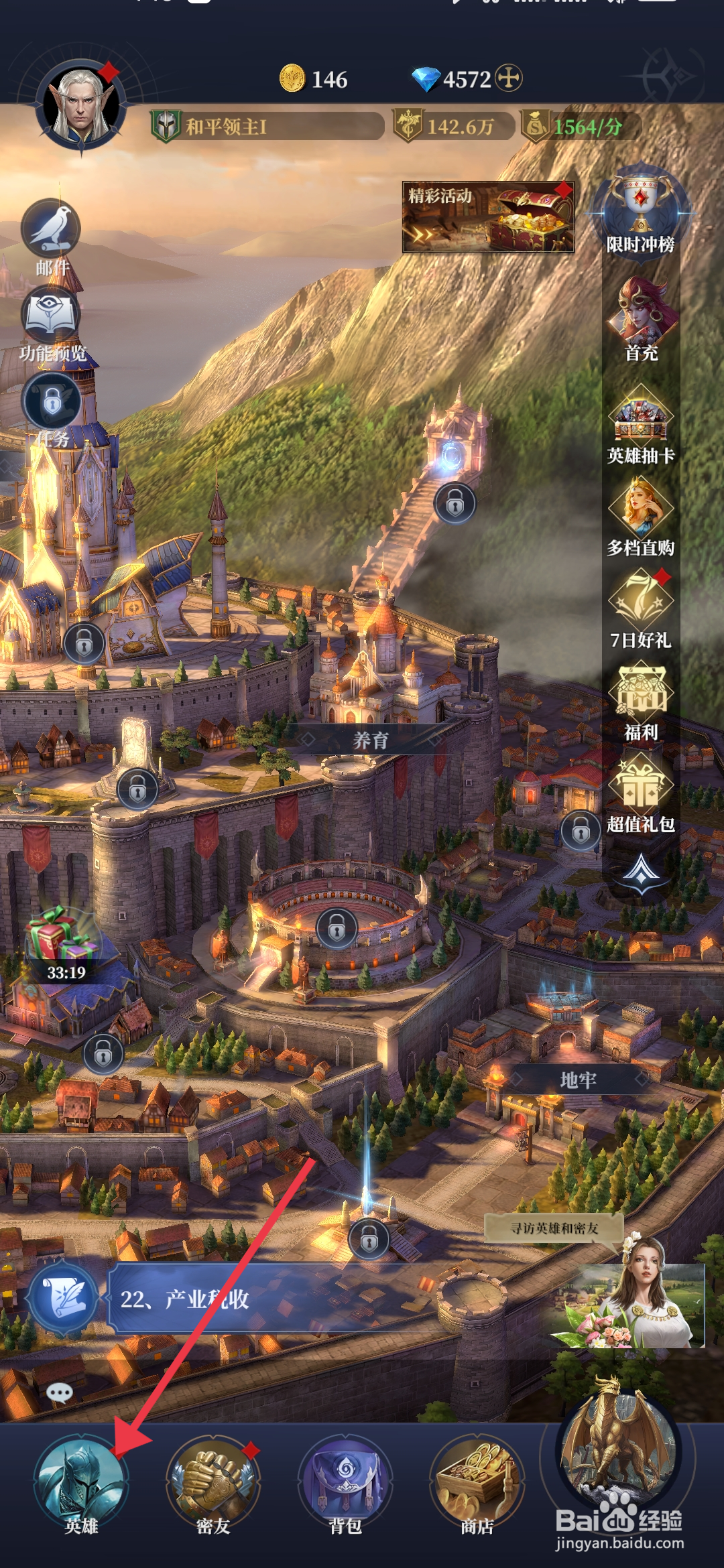The height and width of the screenshot is (1568, 724).
Task: Open 限时冲榜 timed ranking
Action: point(640,211)
